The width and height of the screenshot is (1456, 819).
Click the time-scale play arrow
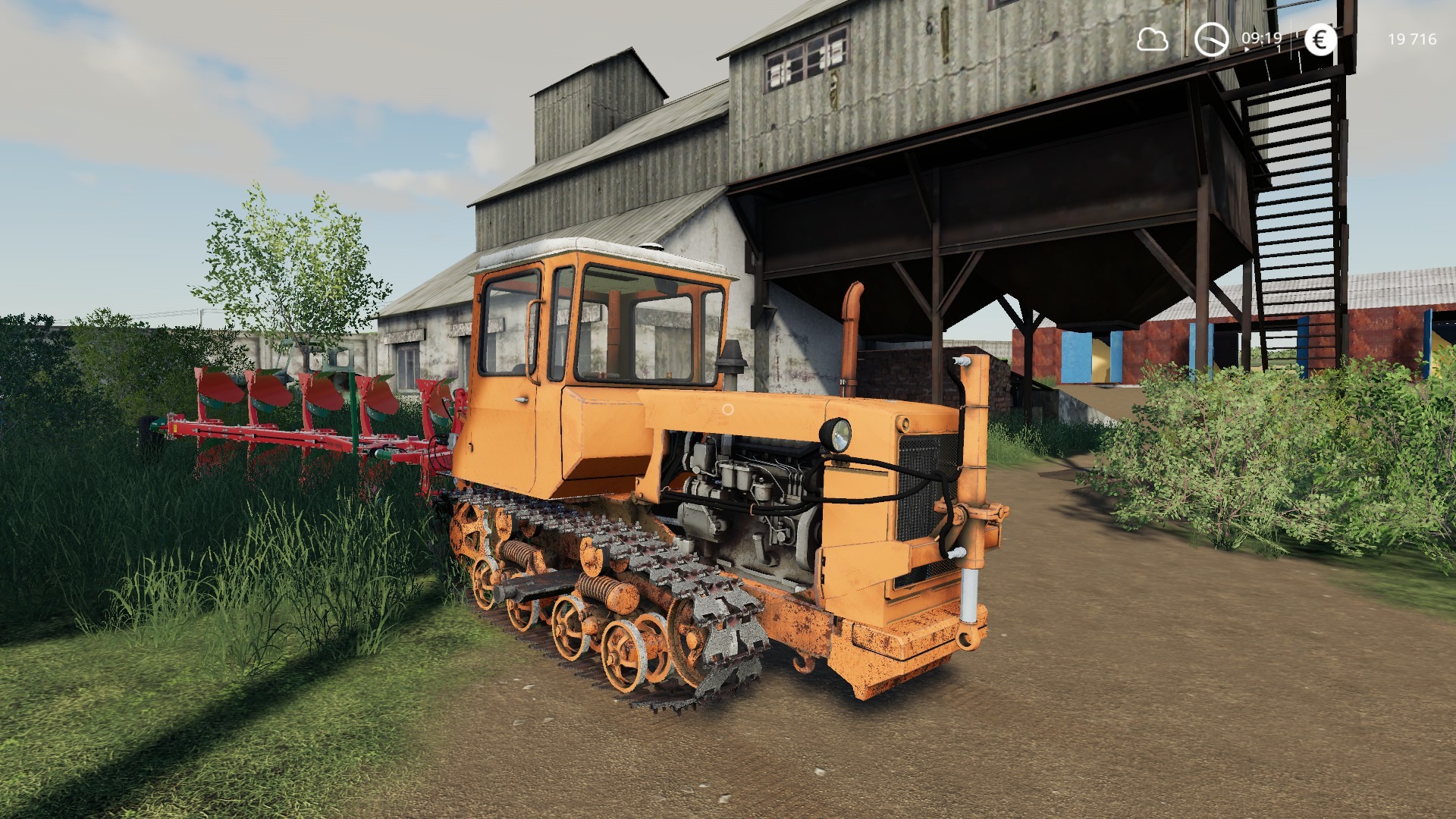1247,49
